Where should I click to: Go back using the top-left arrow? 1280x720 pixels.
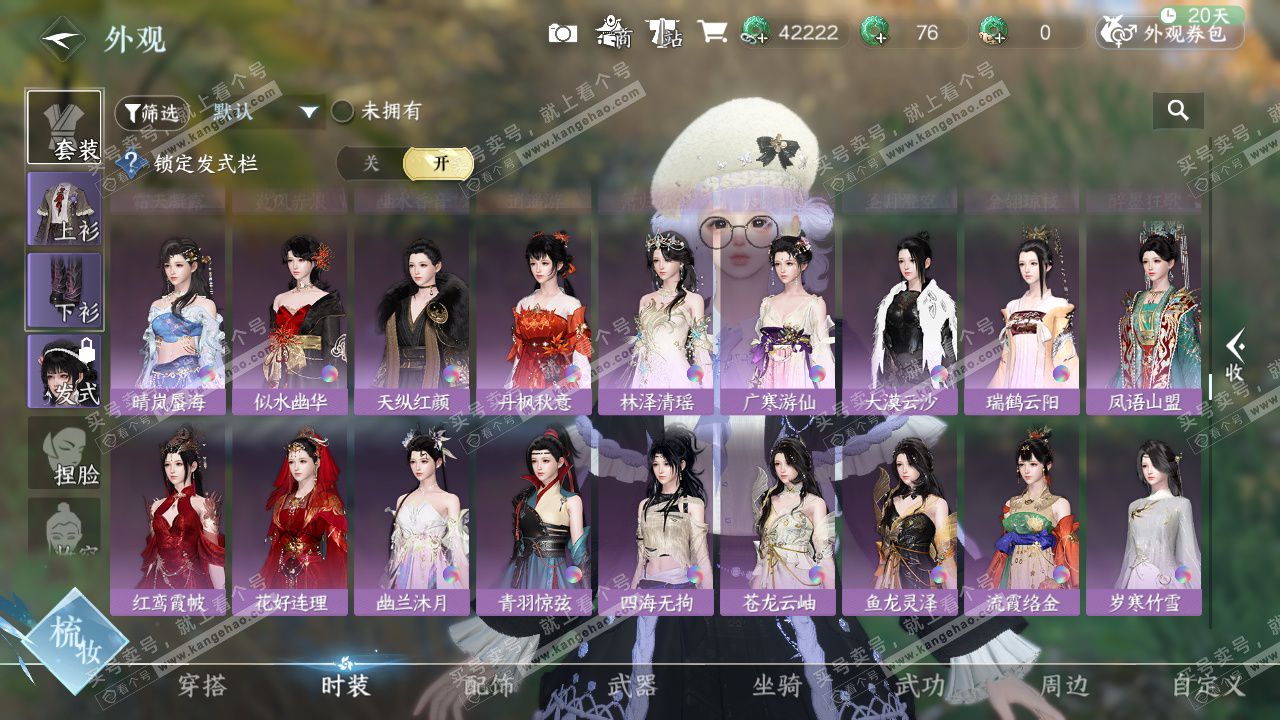tap(62, 39)
